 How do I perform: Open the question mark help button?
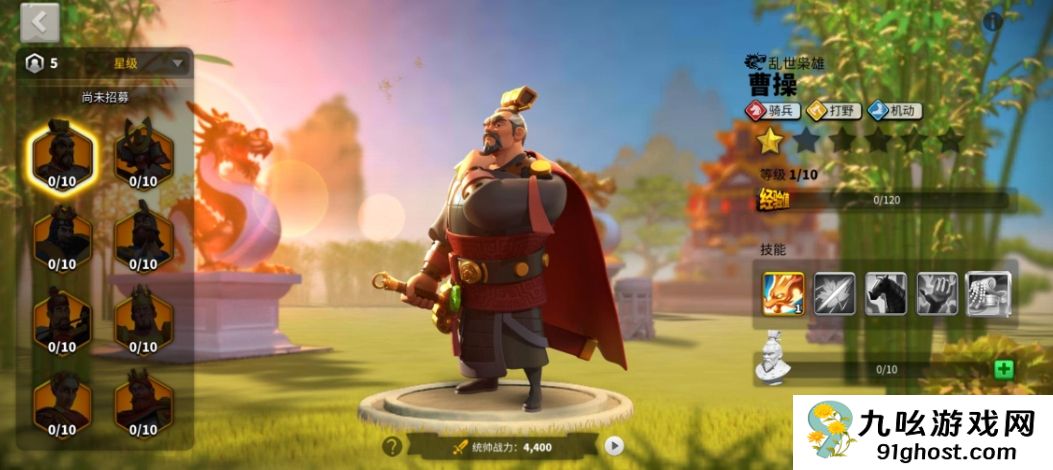(x=392, y=447)
